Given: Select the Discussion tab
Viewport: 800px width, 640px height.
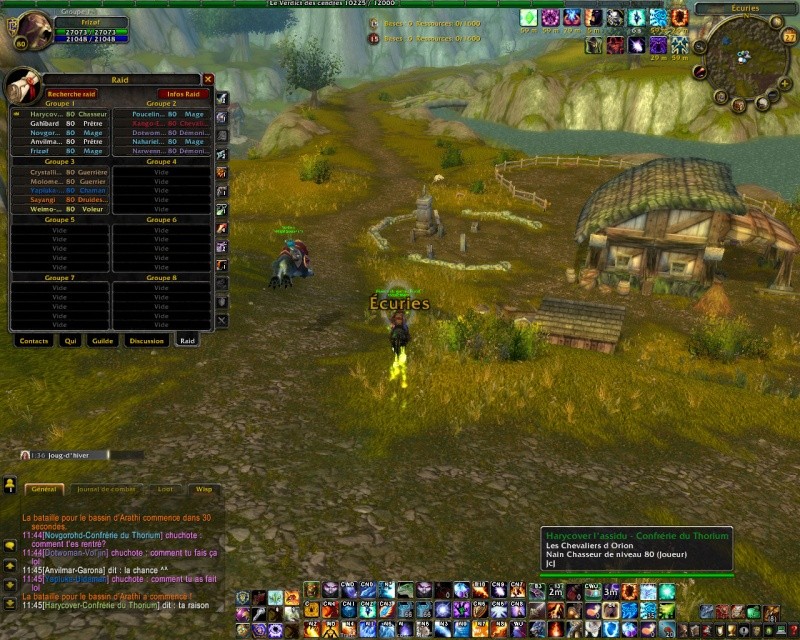Looking at the screenshot, I should pos(146,341).
